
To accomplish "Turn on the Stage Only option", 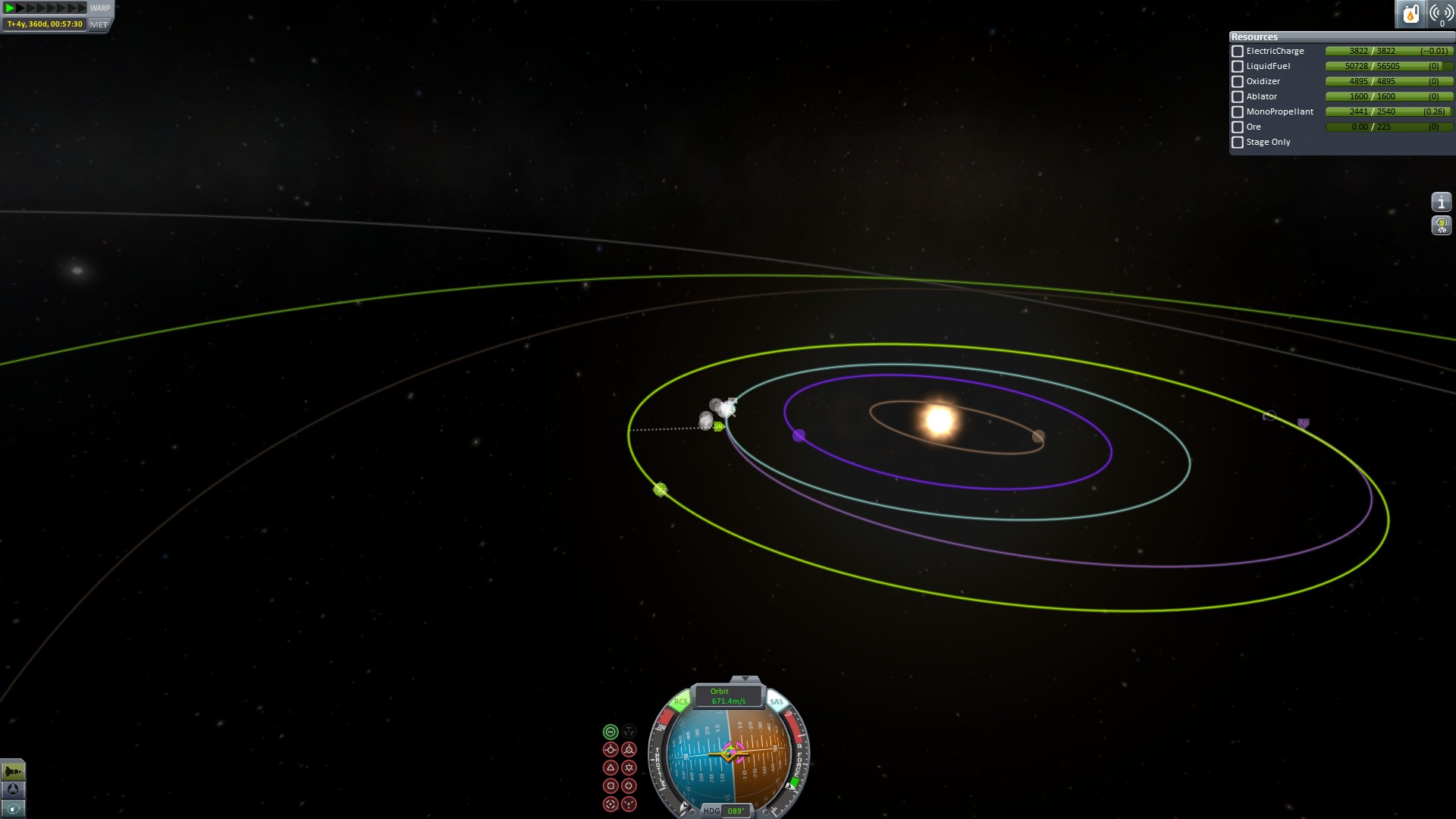I will point(1238,143).
